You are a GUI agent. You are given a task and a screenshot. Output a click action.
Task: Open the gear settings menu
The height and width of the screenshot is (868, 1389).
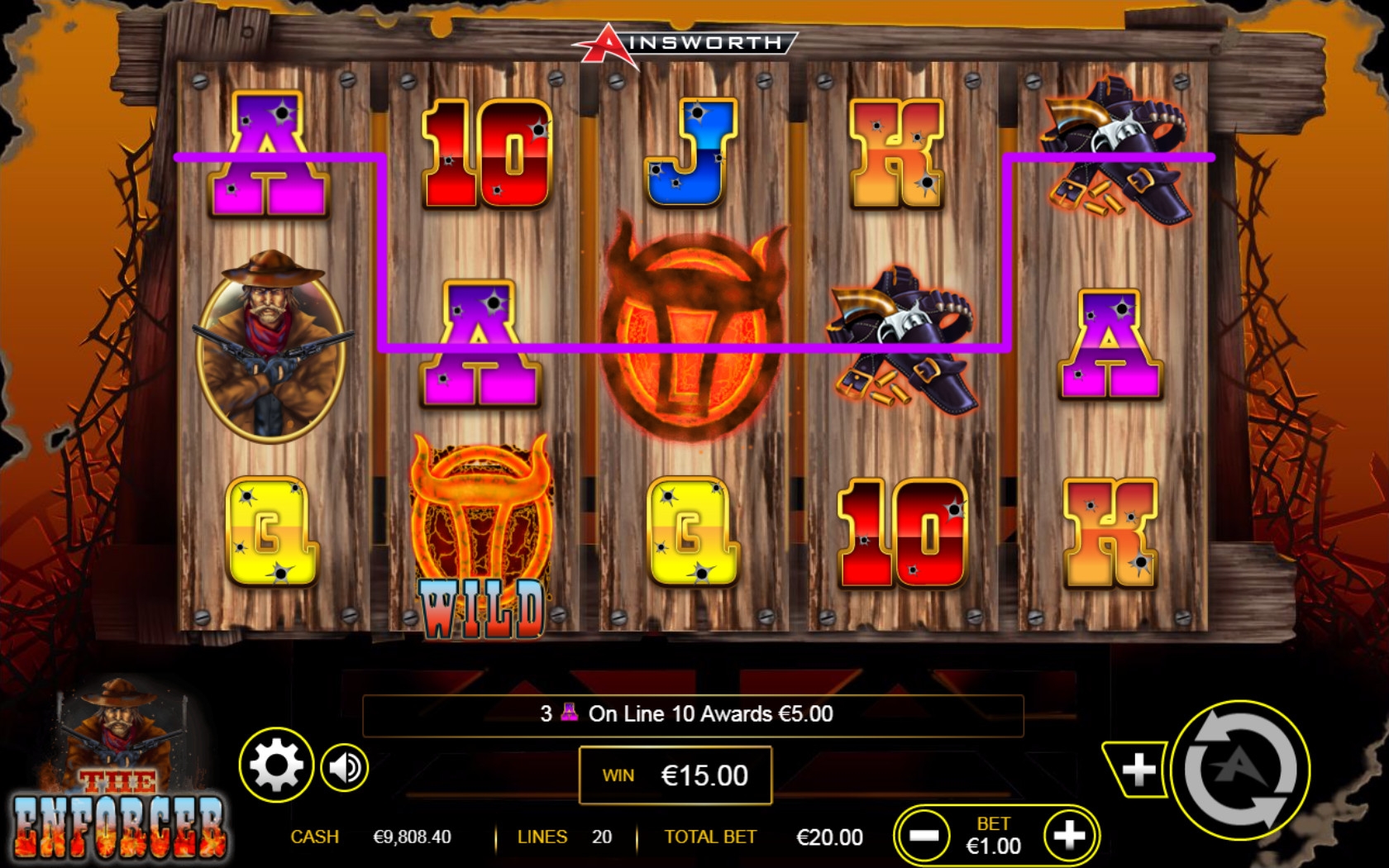coord(276,765)
